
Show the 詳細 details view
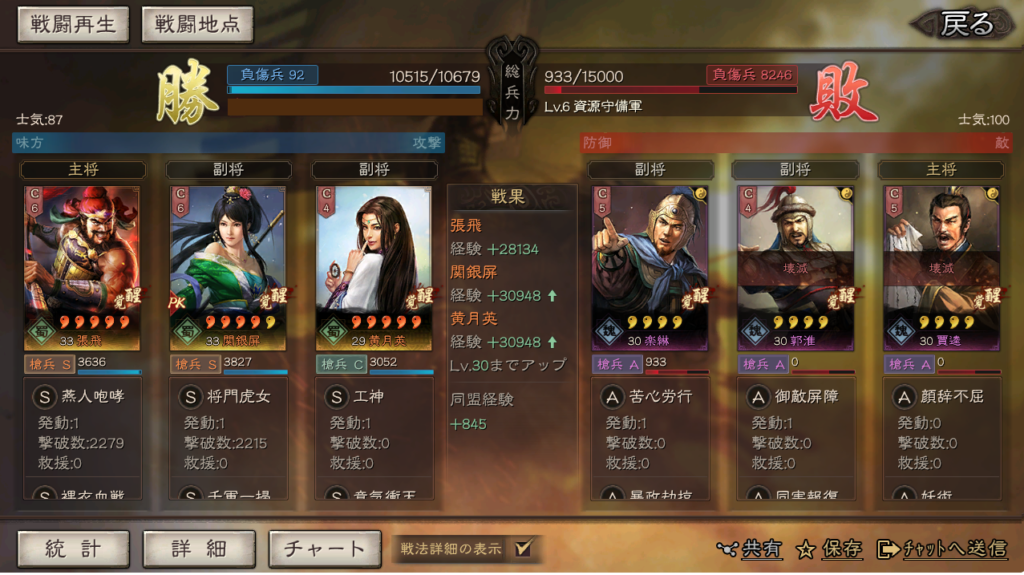199,548
